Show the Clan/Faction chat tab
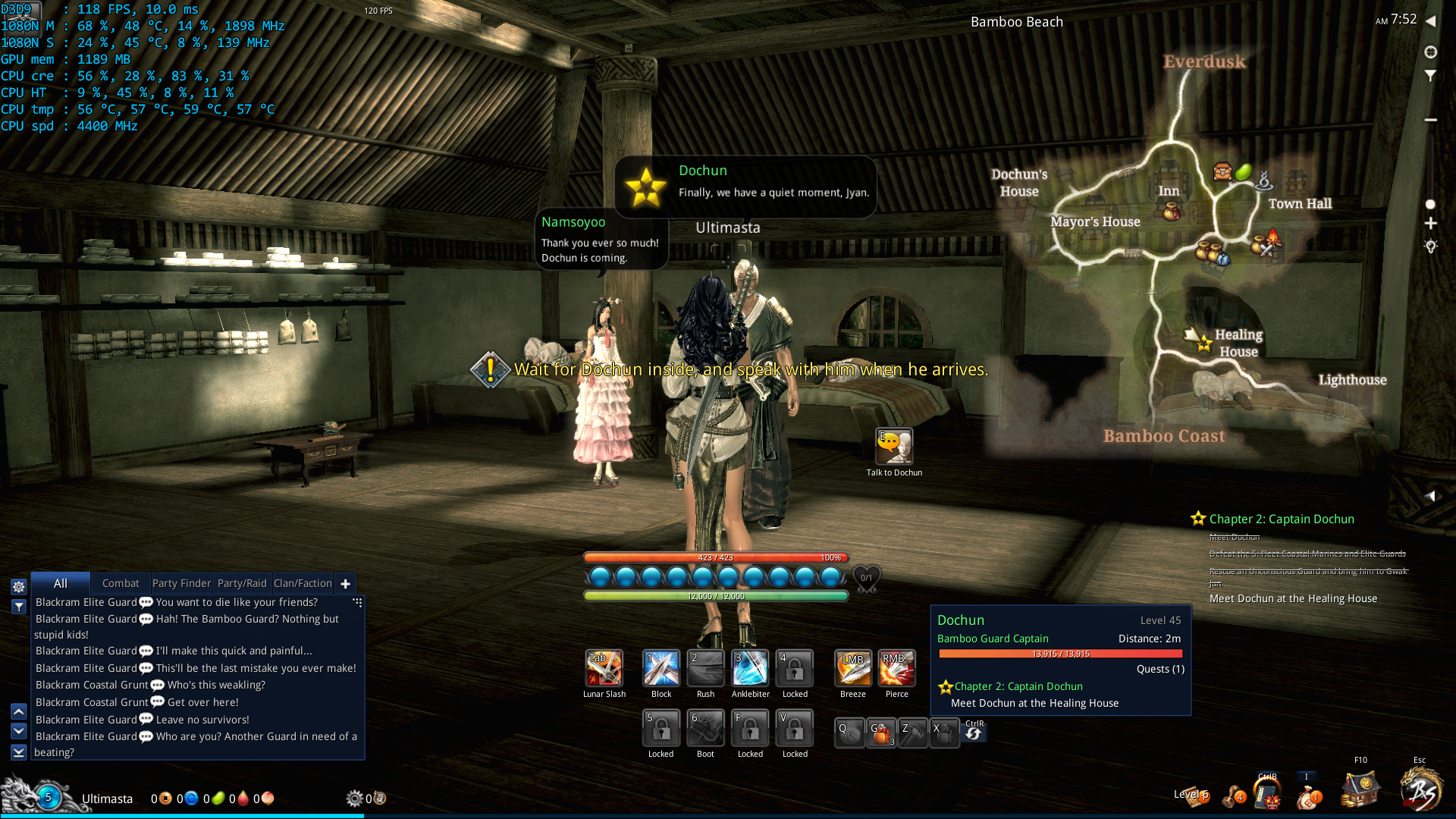Screen dimensions: 1456x819 [303, 583]
